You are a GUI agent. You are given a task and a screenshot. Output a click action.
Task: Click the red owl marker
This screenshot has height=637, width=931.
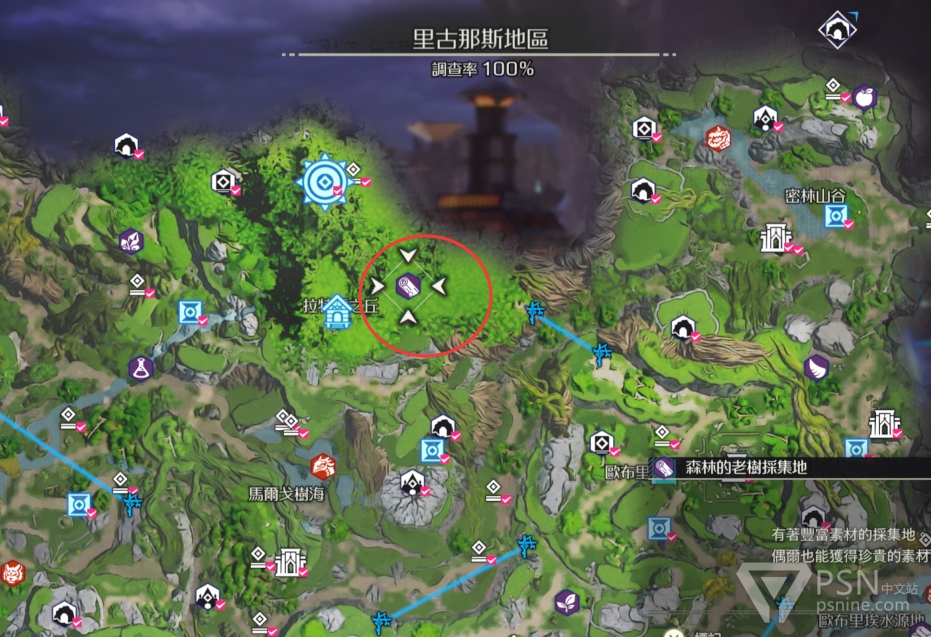[x=11, y=574]
